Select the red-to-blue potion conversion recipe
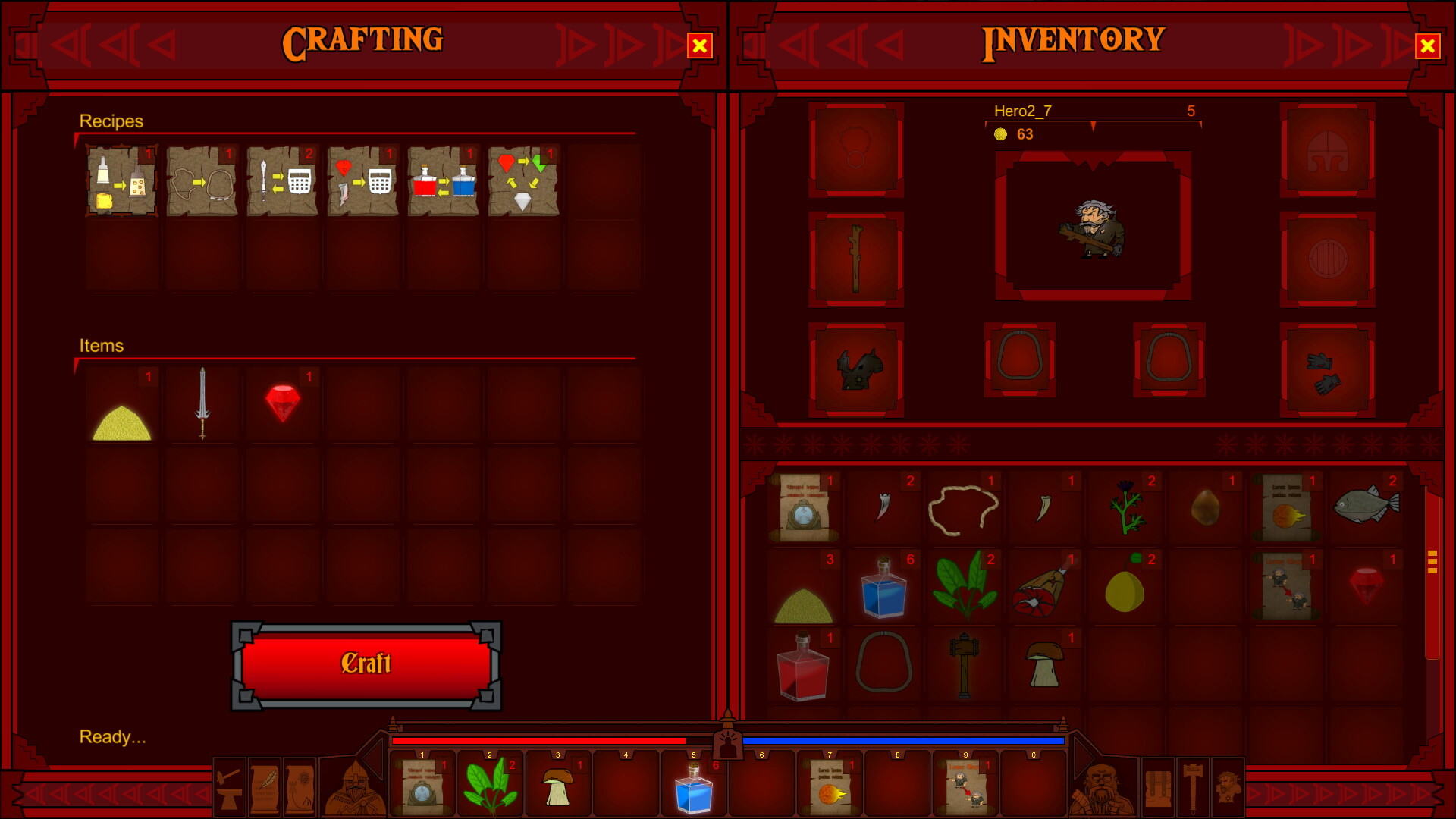The width and height of the screenshot is (1456, 819). tap(443, 182)
